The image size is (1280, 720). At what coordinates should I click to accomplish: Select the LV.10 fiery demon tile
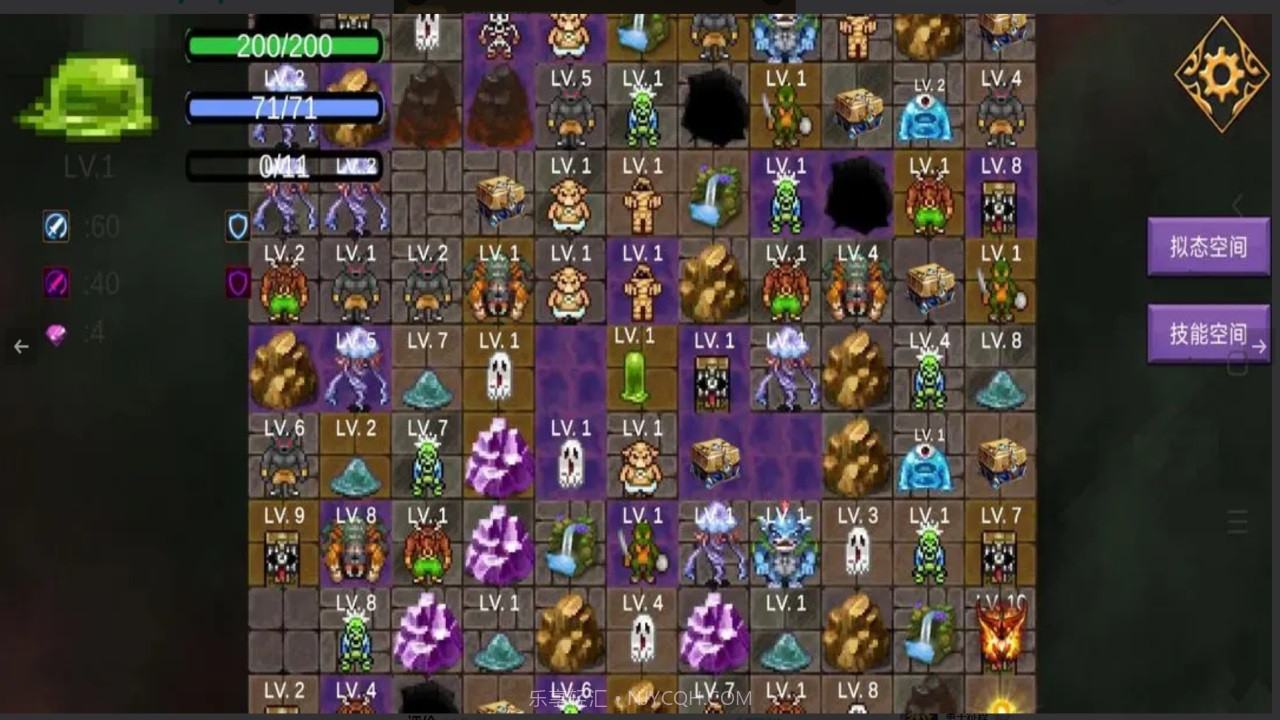tap(1000, 632)
